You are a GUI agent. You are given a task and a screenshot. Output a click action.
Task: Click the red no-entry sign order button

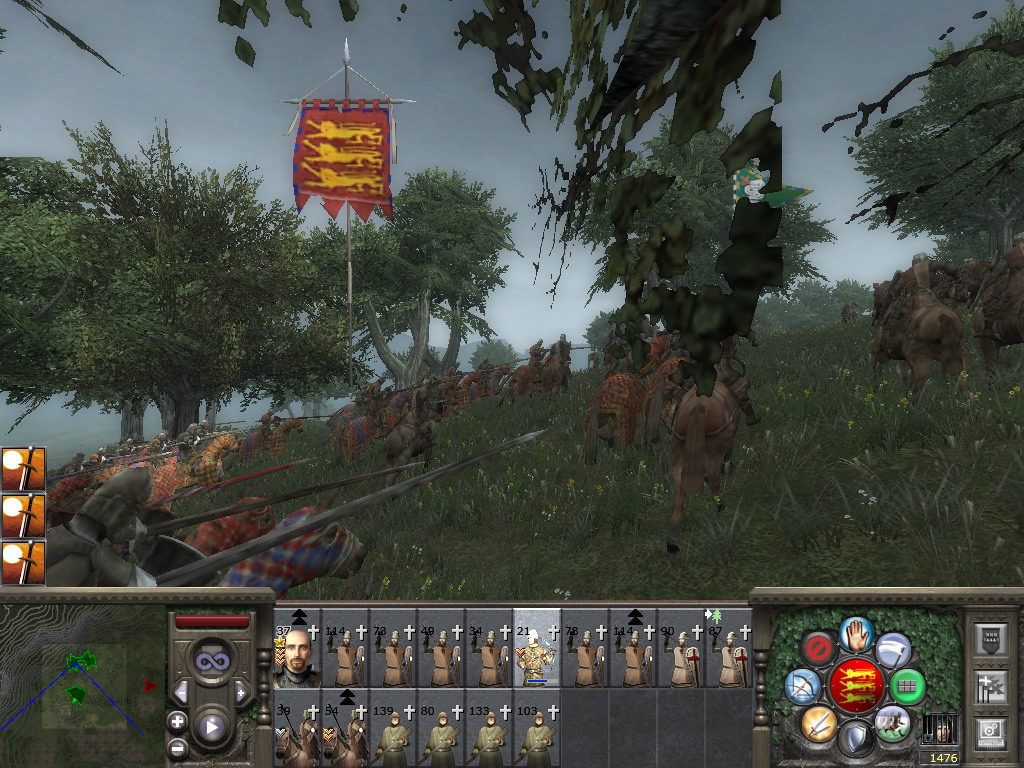818,650
